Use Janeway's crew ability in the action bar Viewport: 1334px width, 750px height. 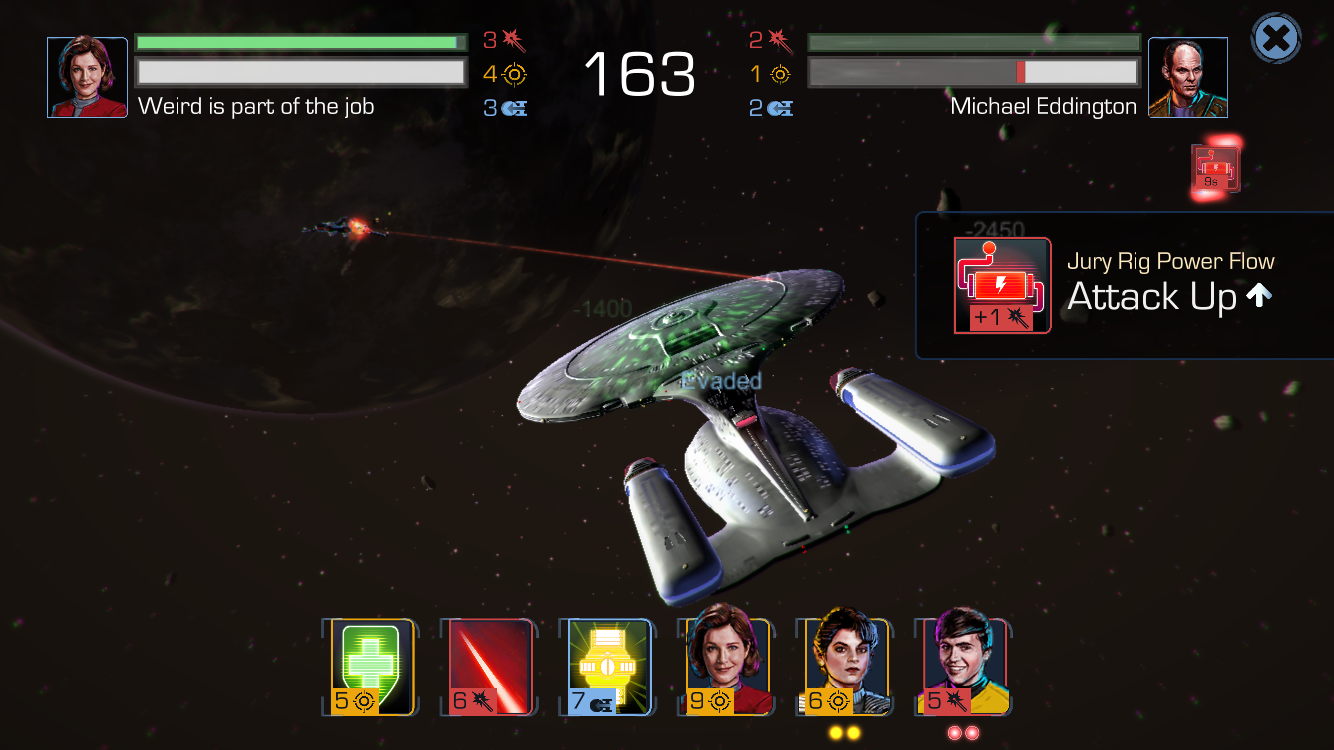pos(727,665)
